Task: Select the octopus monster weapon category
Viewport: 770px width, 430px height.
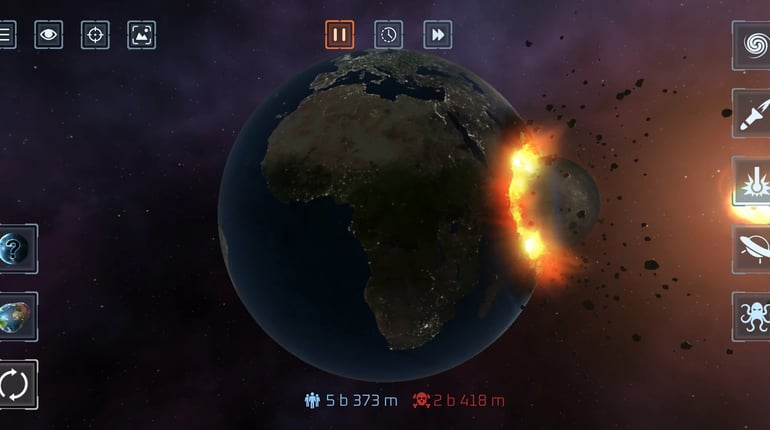Action: [x=751, y=316]
